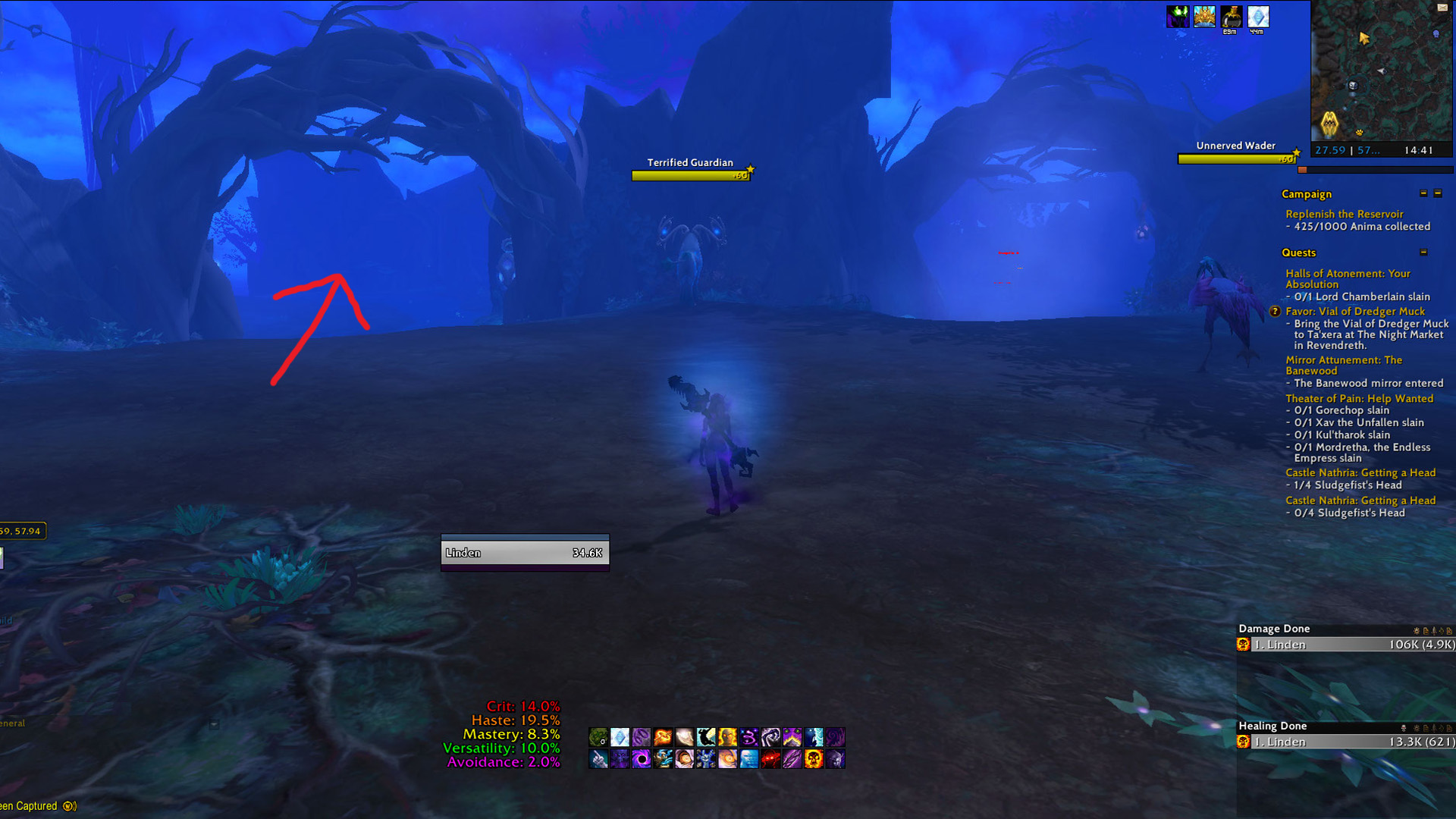This screenshot has height=819, width=1456.
Task: Click the ice crystal buff showing 44m remaining
Action: pyautogui.click(x=1259, y=17)
